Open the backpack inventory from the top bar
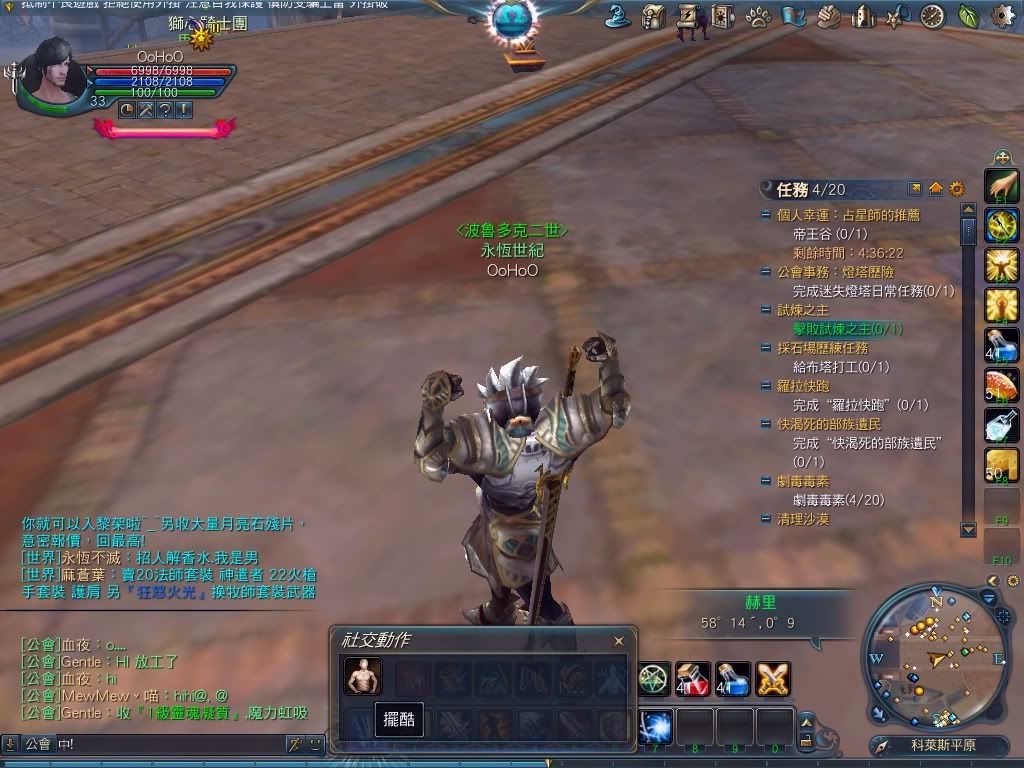Viewport: 1024px width, 768px height. [654, 16]
